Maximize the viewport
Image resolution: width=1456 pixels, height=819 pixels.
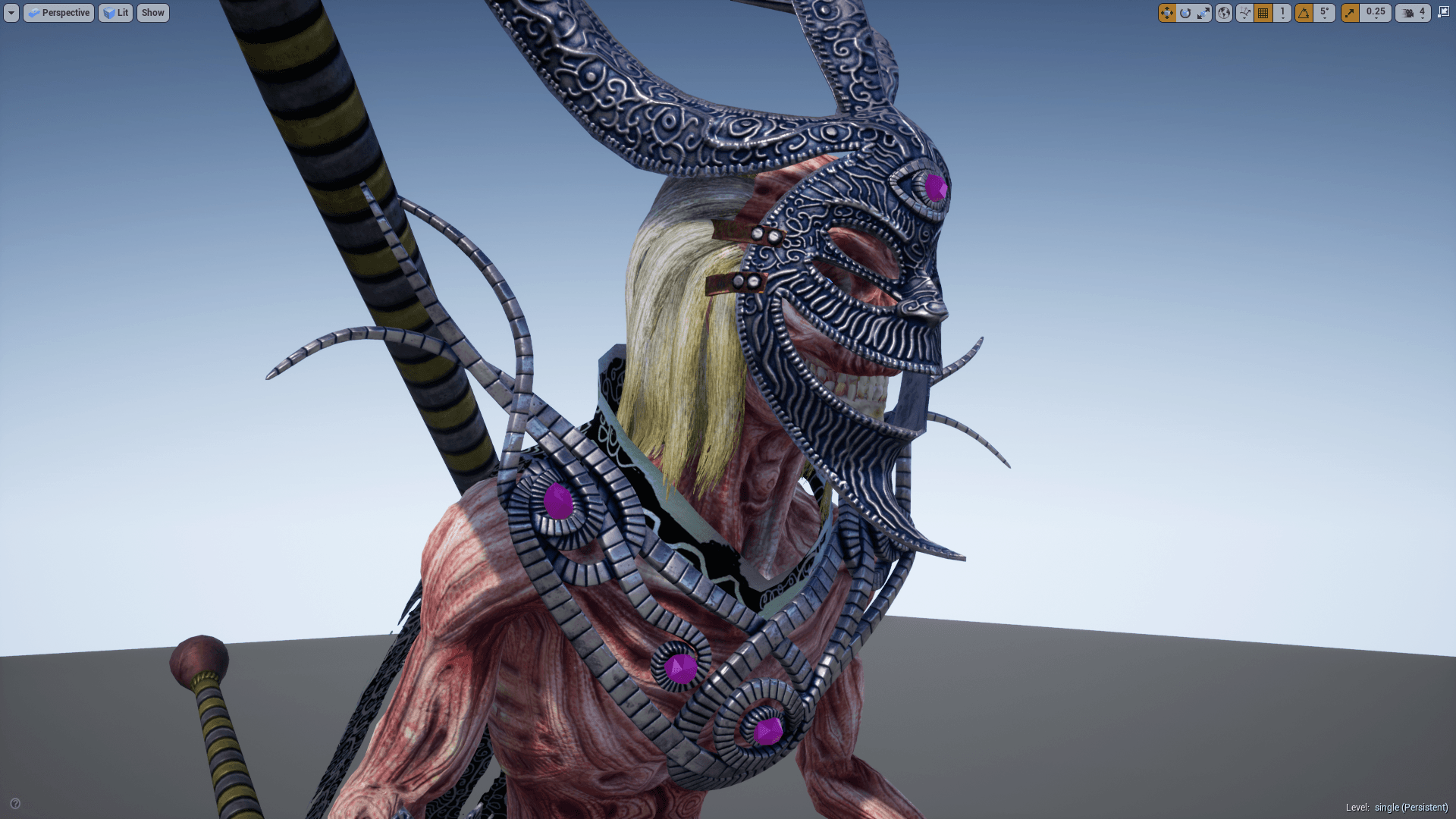click(1443, 13)
